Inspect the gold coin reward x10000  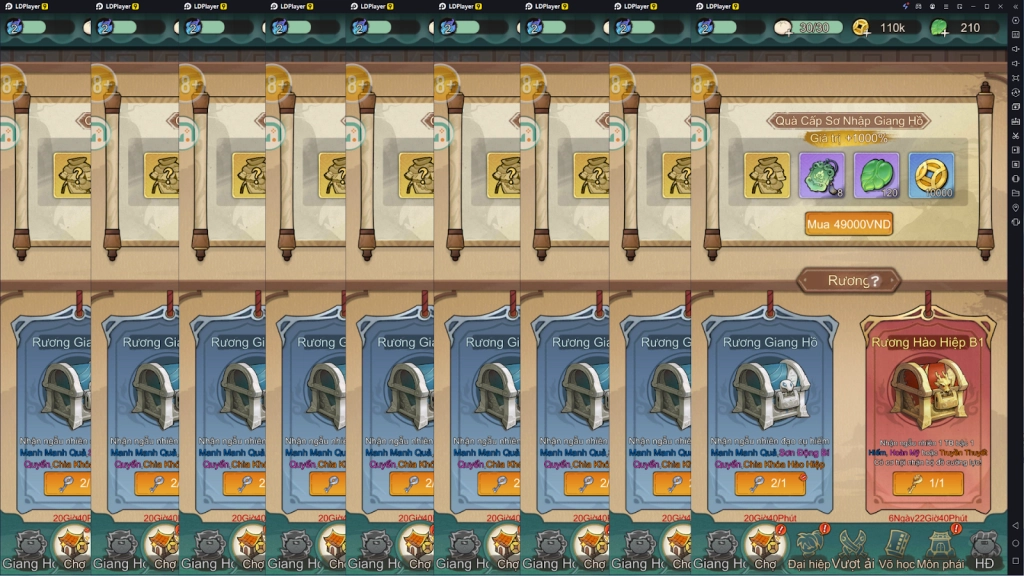point(931,175)
